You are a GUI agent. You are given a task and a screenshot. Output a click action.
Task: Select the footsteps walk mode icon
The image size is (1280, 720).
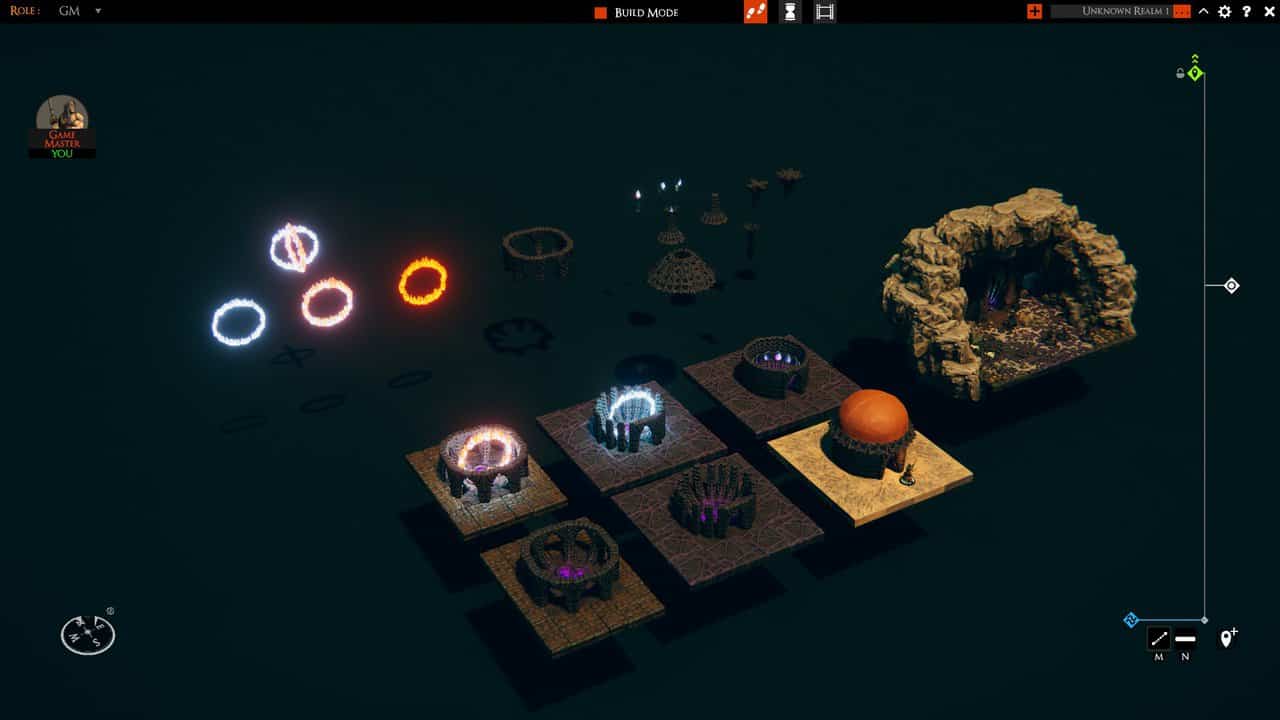tap(755, 13)
